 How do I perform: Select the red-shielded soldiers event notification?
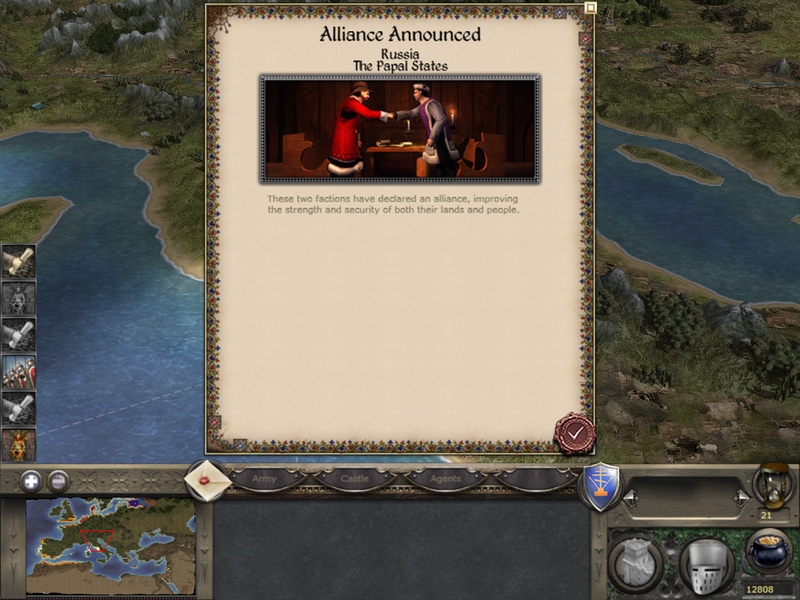coord(18,371)
